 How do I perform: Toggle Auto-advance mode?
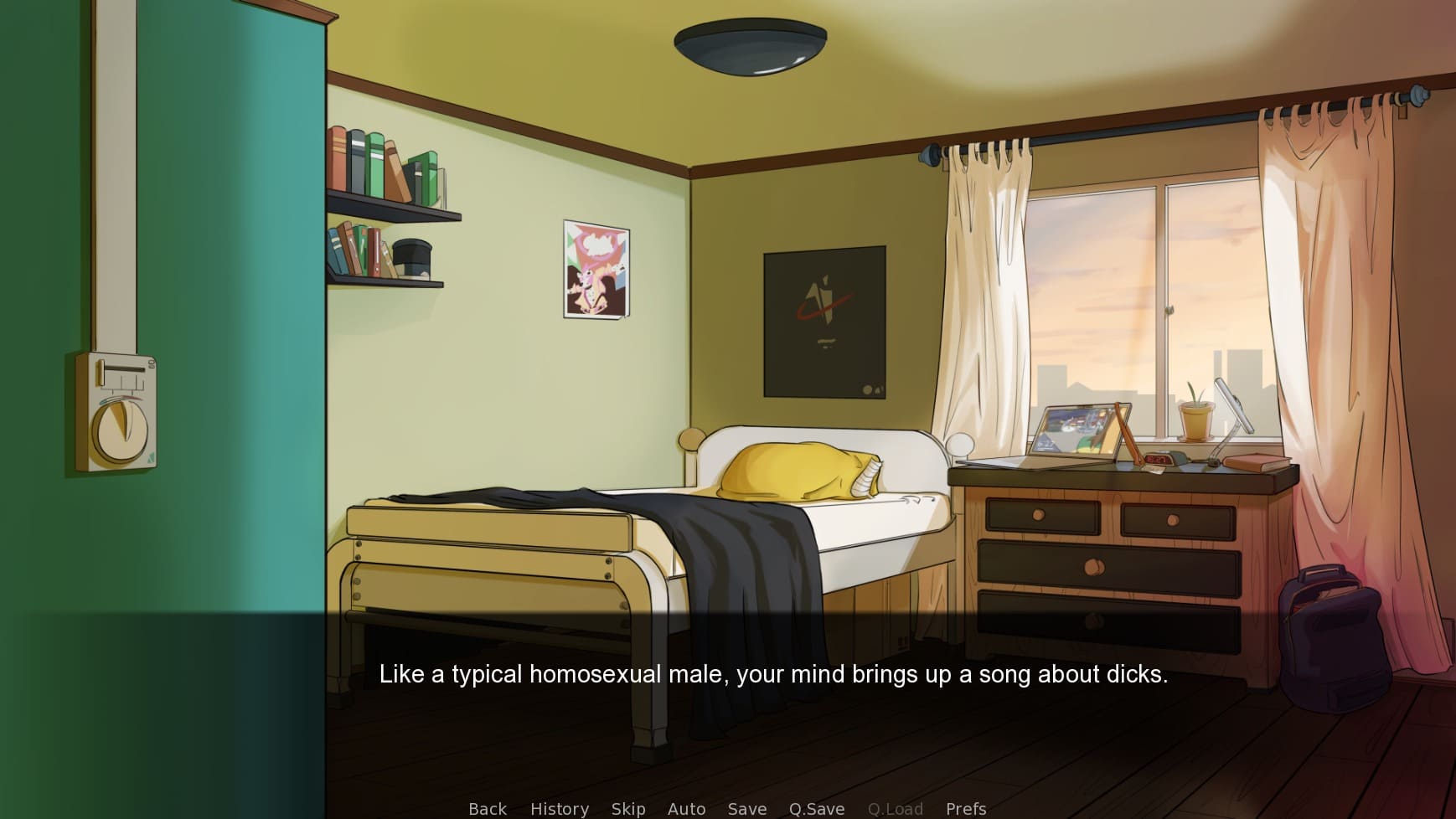686,808
